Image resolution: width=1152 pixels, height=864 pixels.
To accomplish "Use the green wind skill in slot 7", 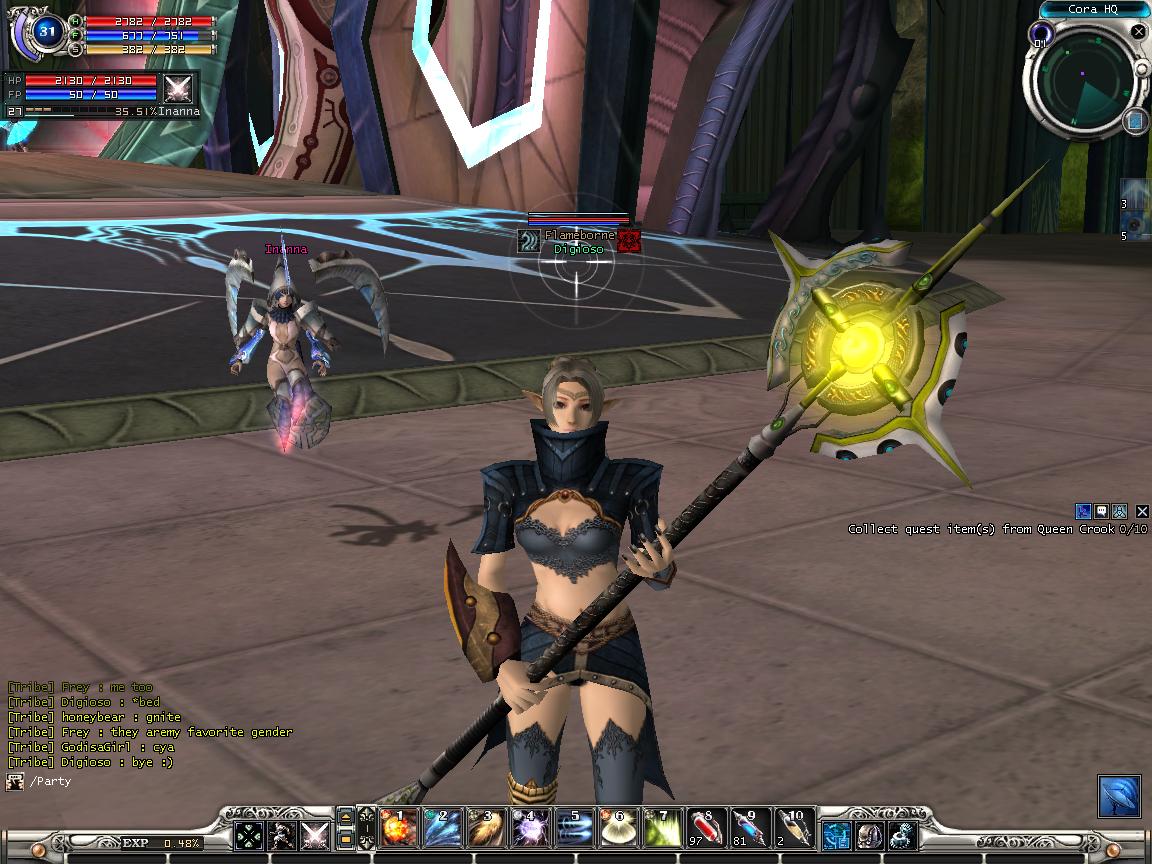I will [663, 830].
